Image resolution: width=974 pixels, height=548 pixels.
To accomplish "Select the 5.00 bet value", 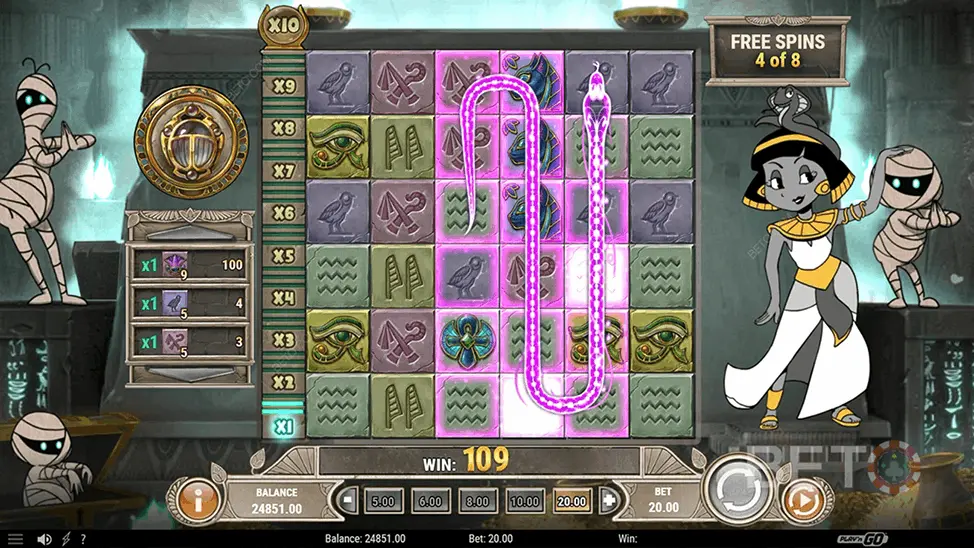I will 382,500.
